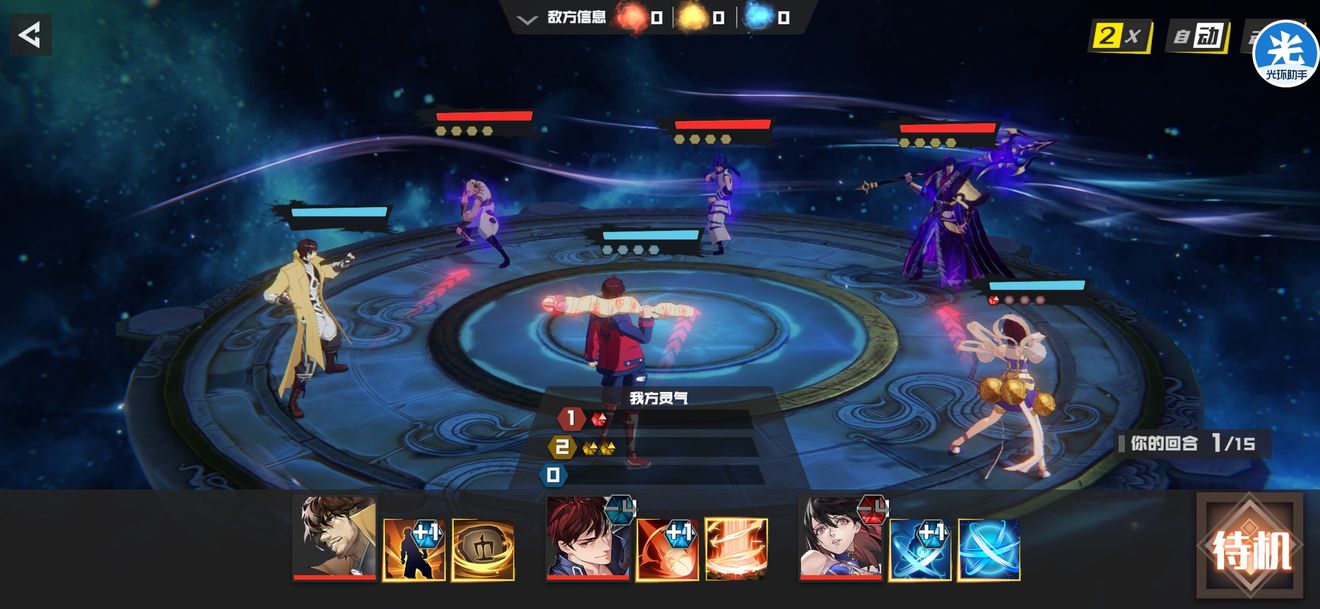Enable 自动 auto battle mode
The image size is (1320, 609).
(1196, 38)
